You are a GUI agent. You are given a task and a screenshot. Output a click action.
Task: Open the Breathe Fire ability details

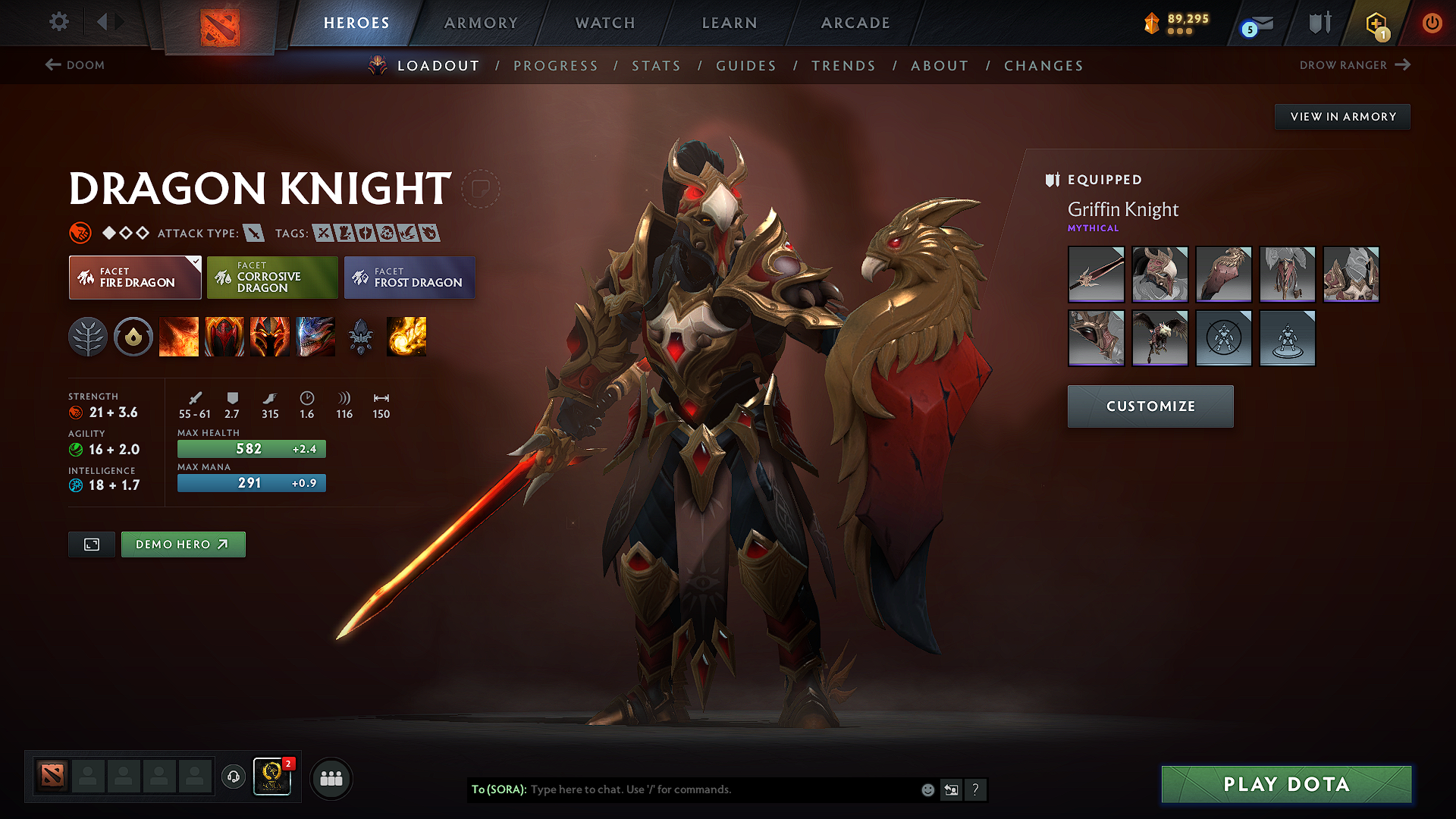point(179,337)
